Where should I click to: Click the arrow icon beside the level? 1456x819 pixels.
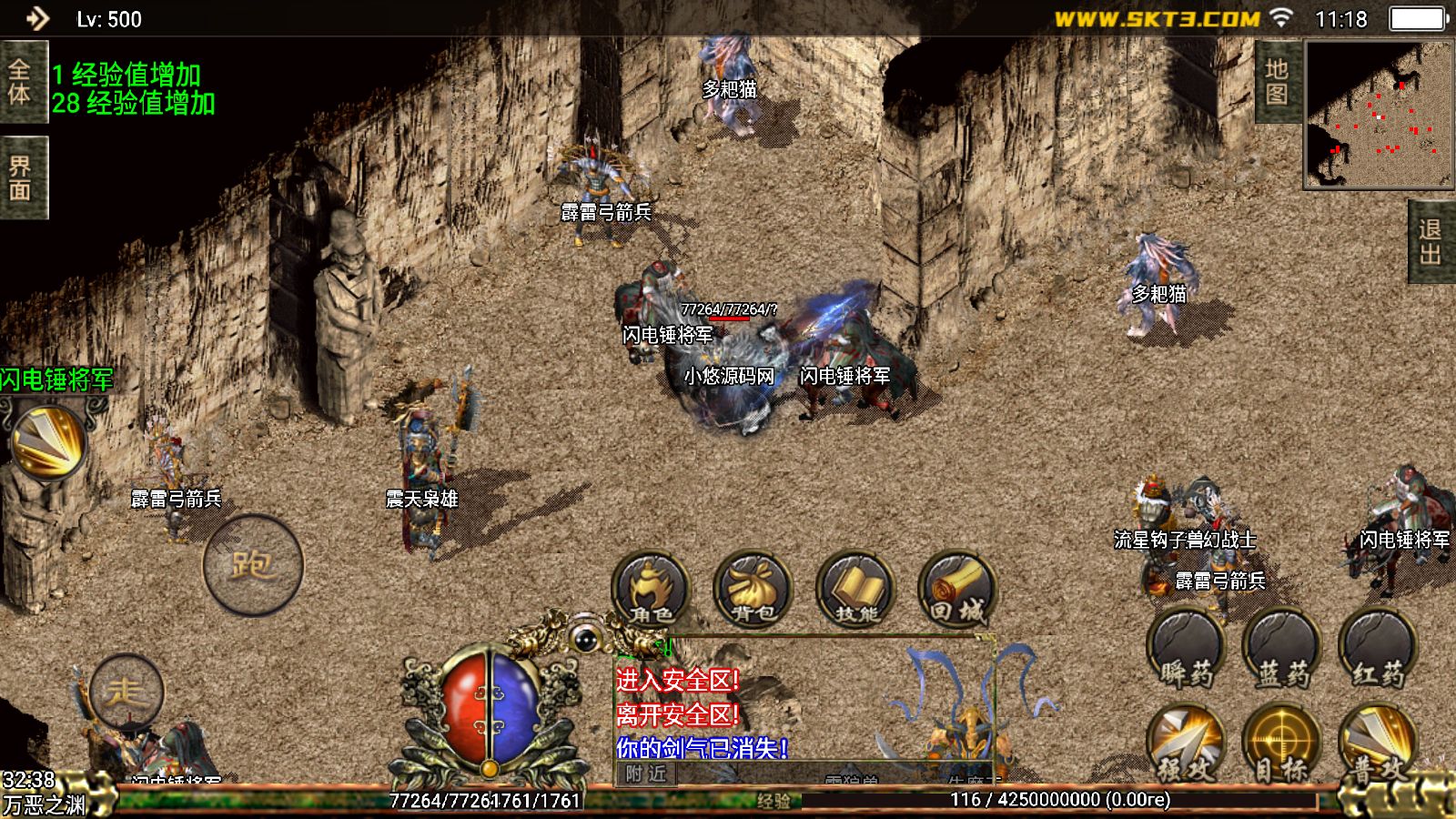tap(36, 18)
